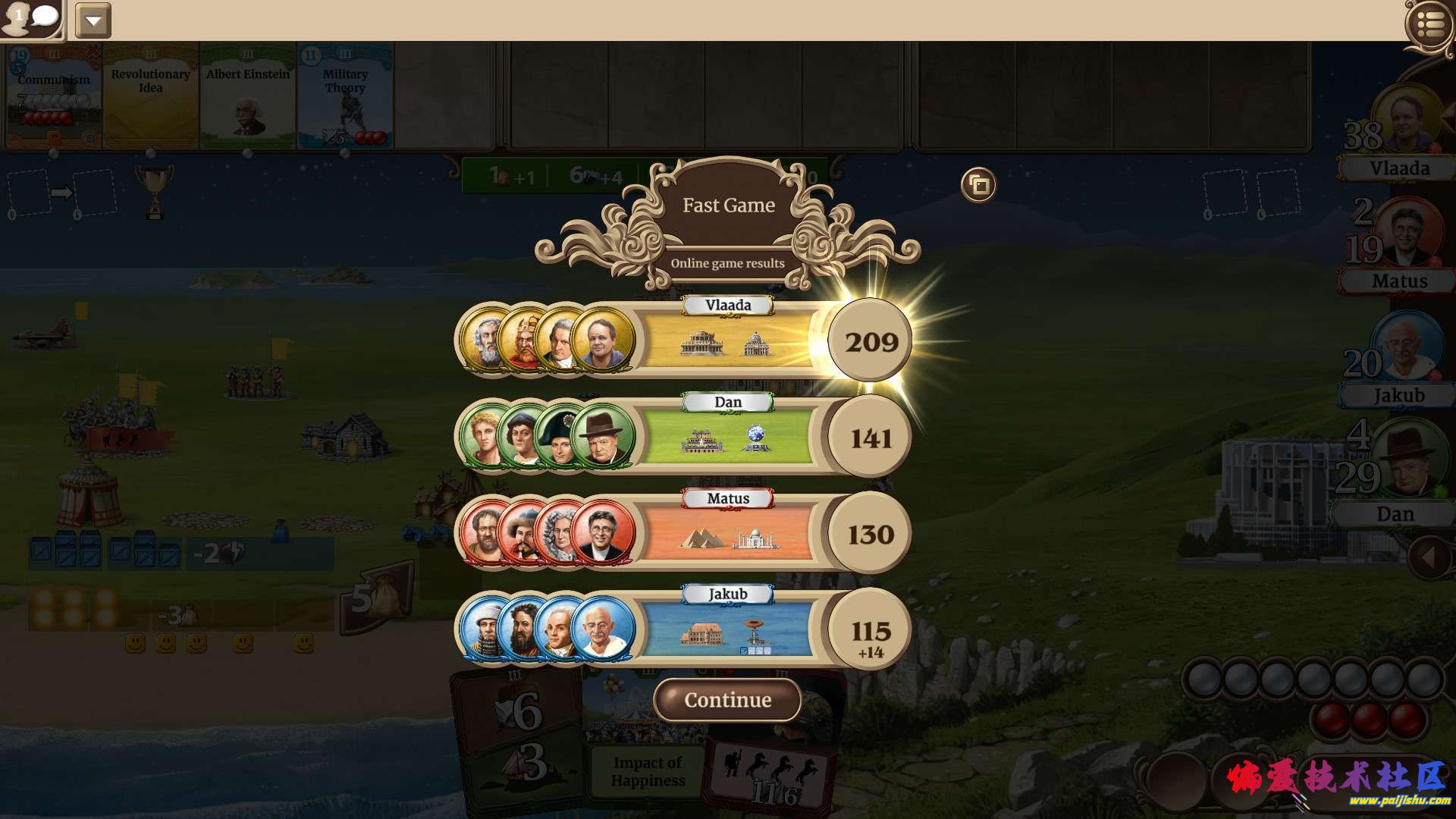1456x819 pixels.
Task: Click the copy results to clipboard icon
Action: [x=977, y=184]
